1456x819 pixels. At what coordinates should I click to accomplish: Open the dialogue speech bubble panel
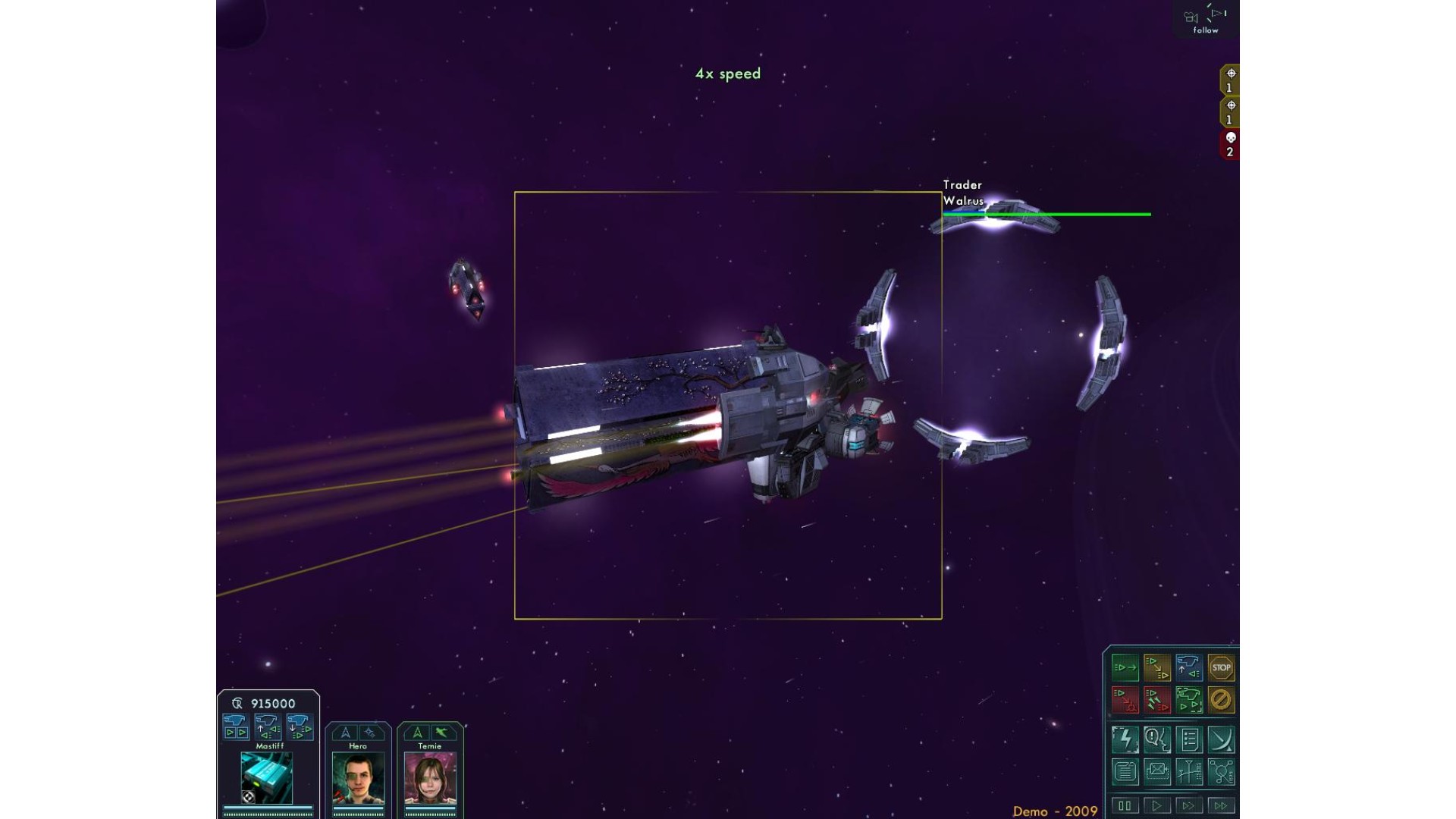1157,739
